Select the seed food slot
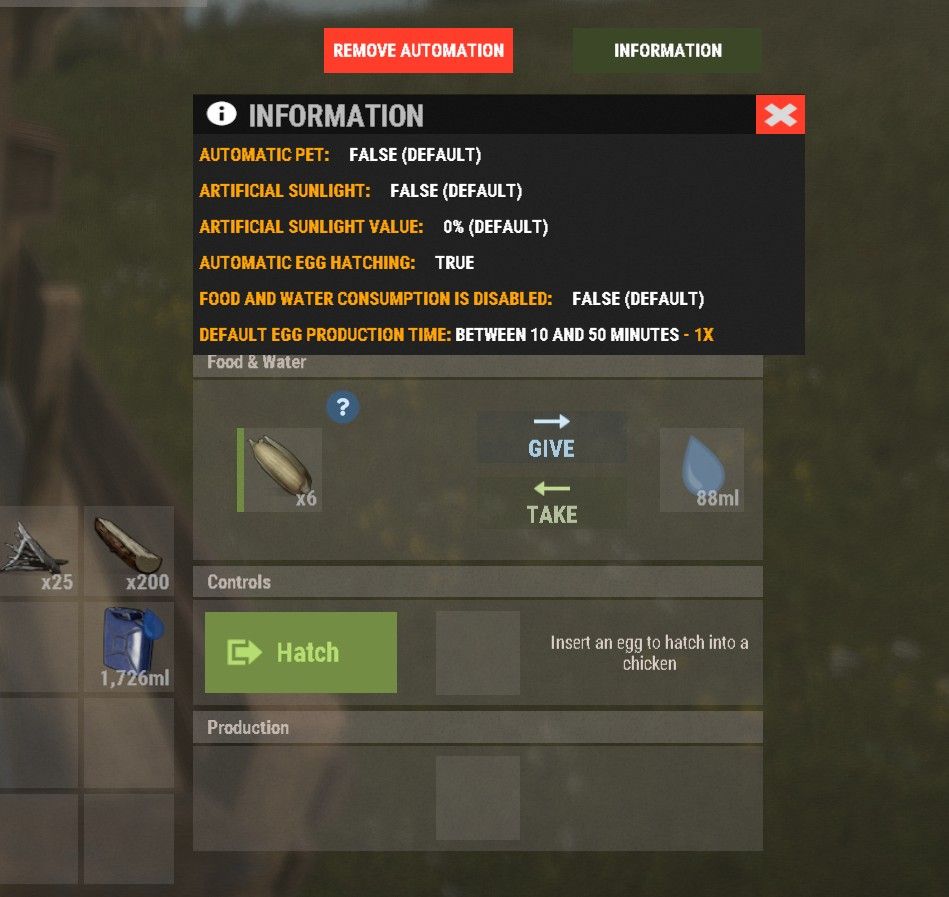The width and height of the screenshot is (949, 897). click(x=281, y=470)
